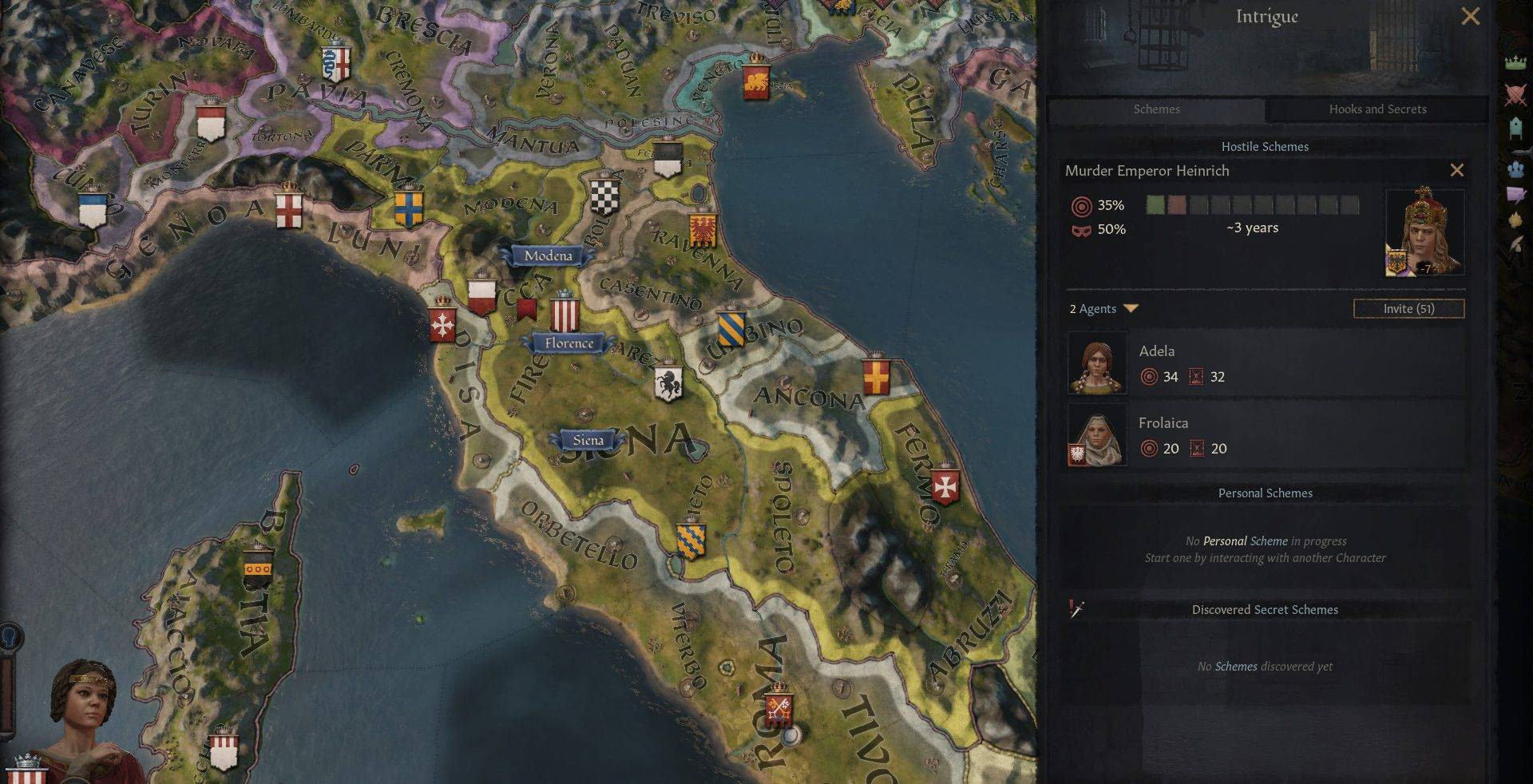Select the Florence holding label

(568, 343)
